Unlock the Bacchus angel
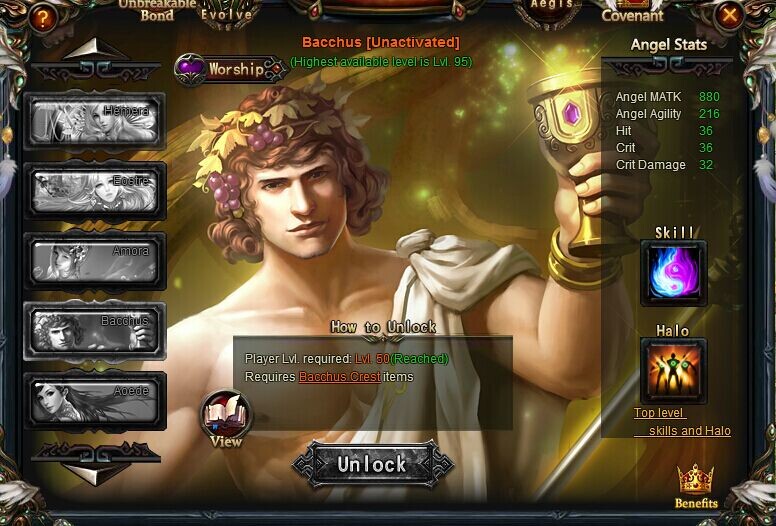Image resolution: width=776 pixels, height=526 pixels. [372, 464]
